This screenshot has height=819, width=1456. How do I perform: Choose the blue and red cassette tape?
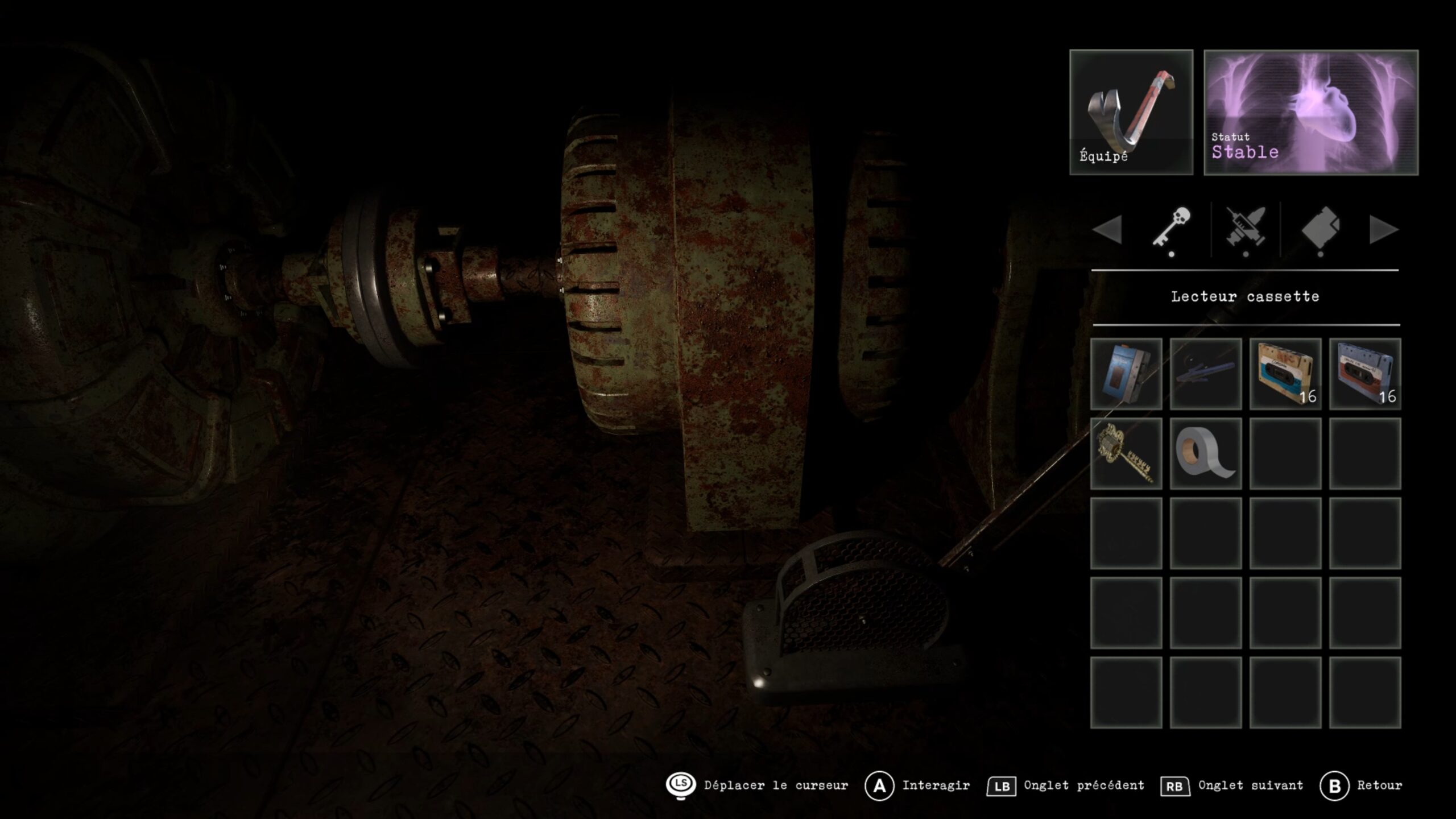coord(1364,374)
